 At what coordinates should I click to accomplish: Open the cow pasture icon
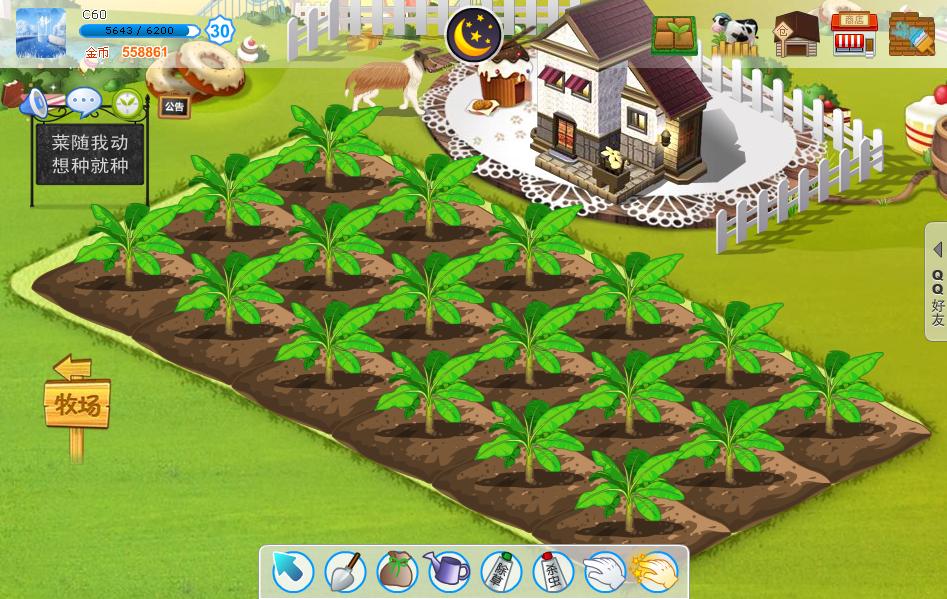pyautogui.click(x=735, y=35)
